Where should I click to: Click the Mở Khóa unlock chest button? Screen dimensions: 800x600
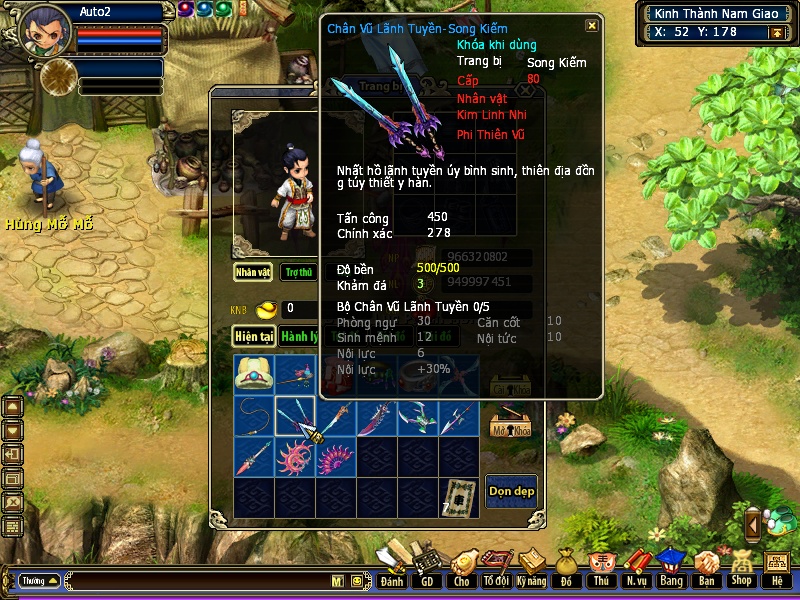[x=509, y=422]
